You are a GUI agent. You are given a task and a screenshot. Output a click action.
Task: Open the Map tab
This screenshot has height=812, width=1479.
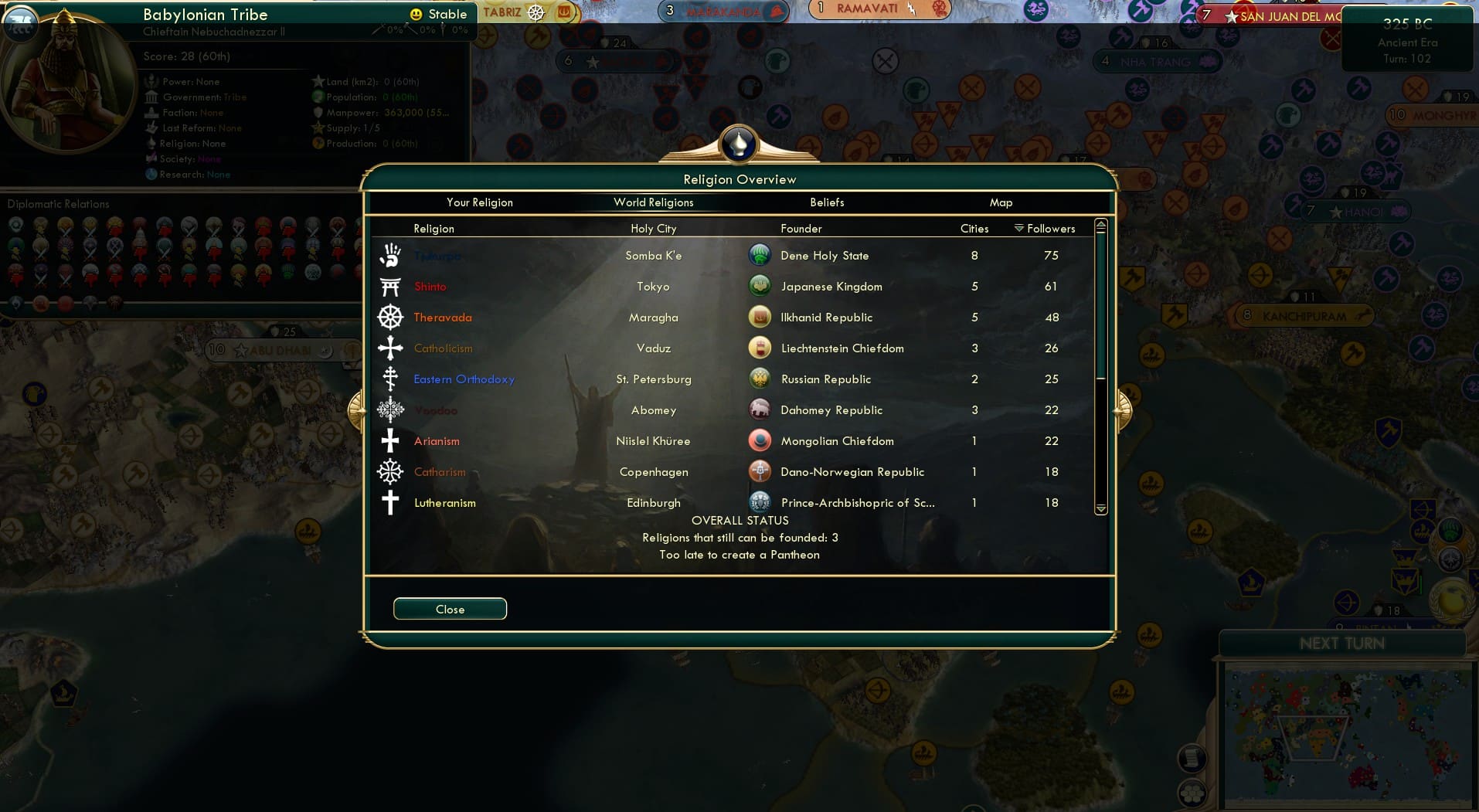click(1001, 202)
